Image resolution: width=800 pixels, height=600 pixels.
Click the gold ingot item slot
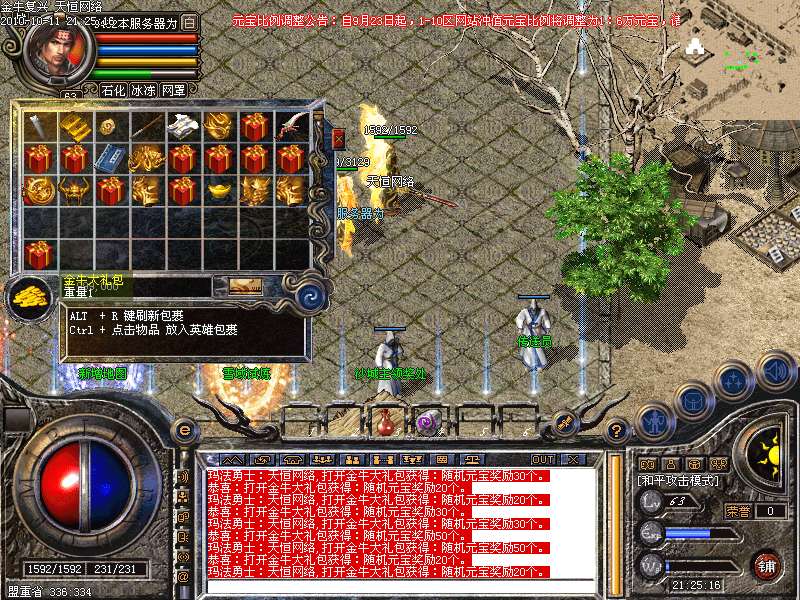[x=218, y=189]
